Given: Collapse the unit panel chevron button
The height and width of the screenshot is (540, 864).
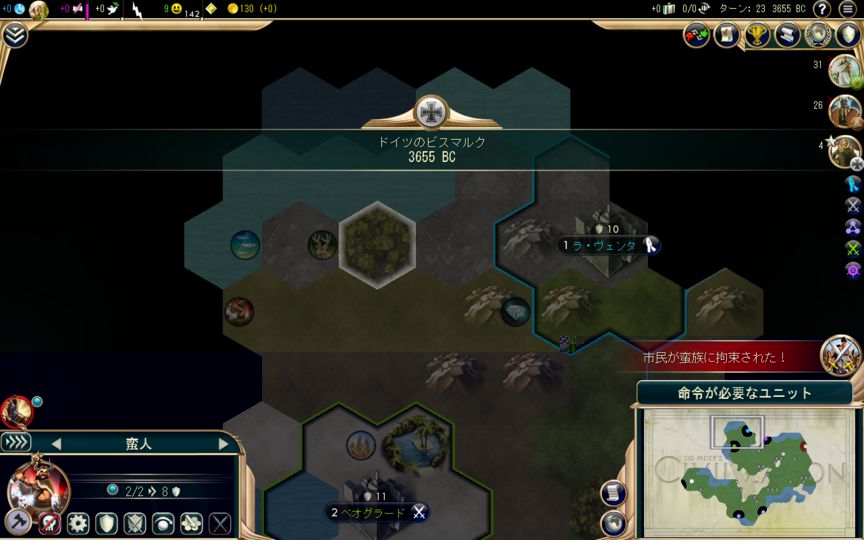Looking at the screenshot, I should pos(17,442).
